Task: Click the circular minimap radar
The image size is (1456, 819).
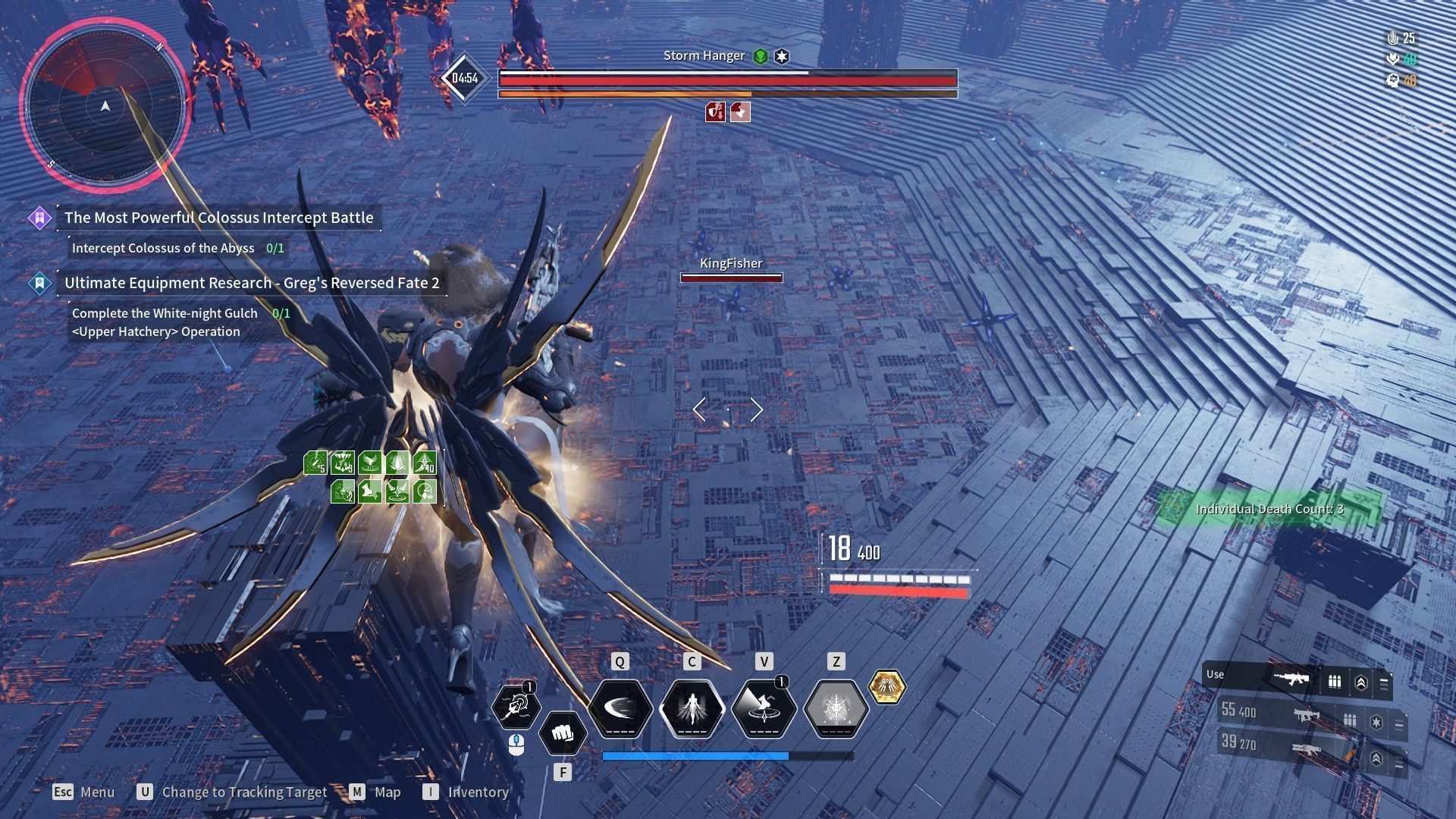Action: pos(105,106)
